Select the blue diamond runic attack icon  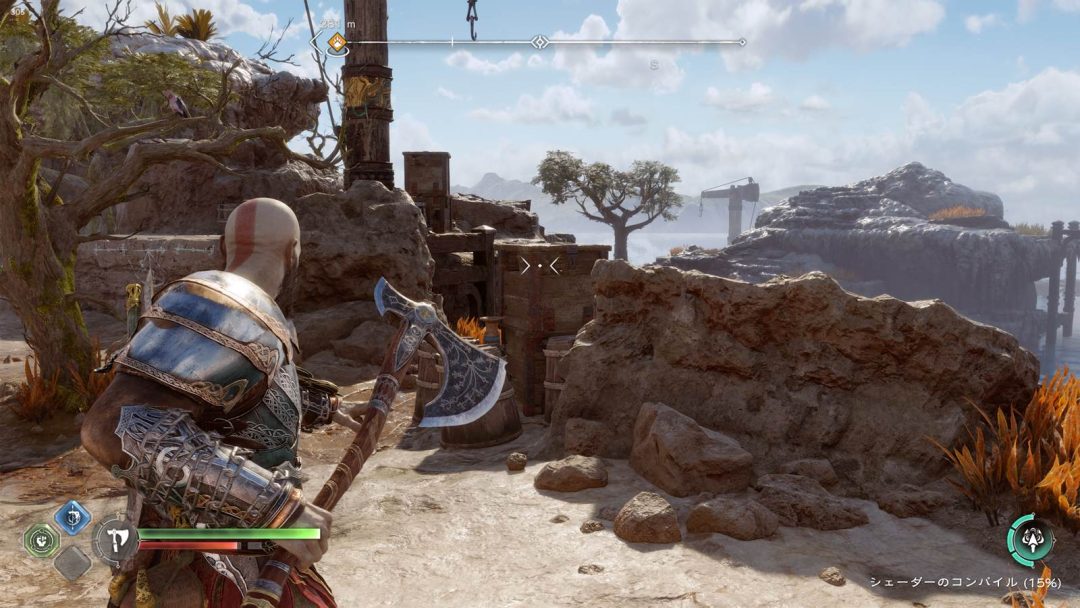point(72,517)
